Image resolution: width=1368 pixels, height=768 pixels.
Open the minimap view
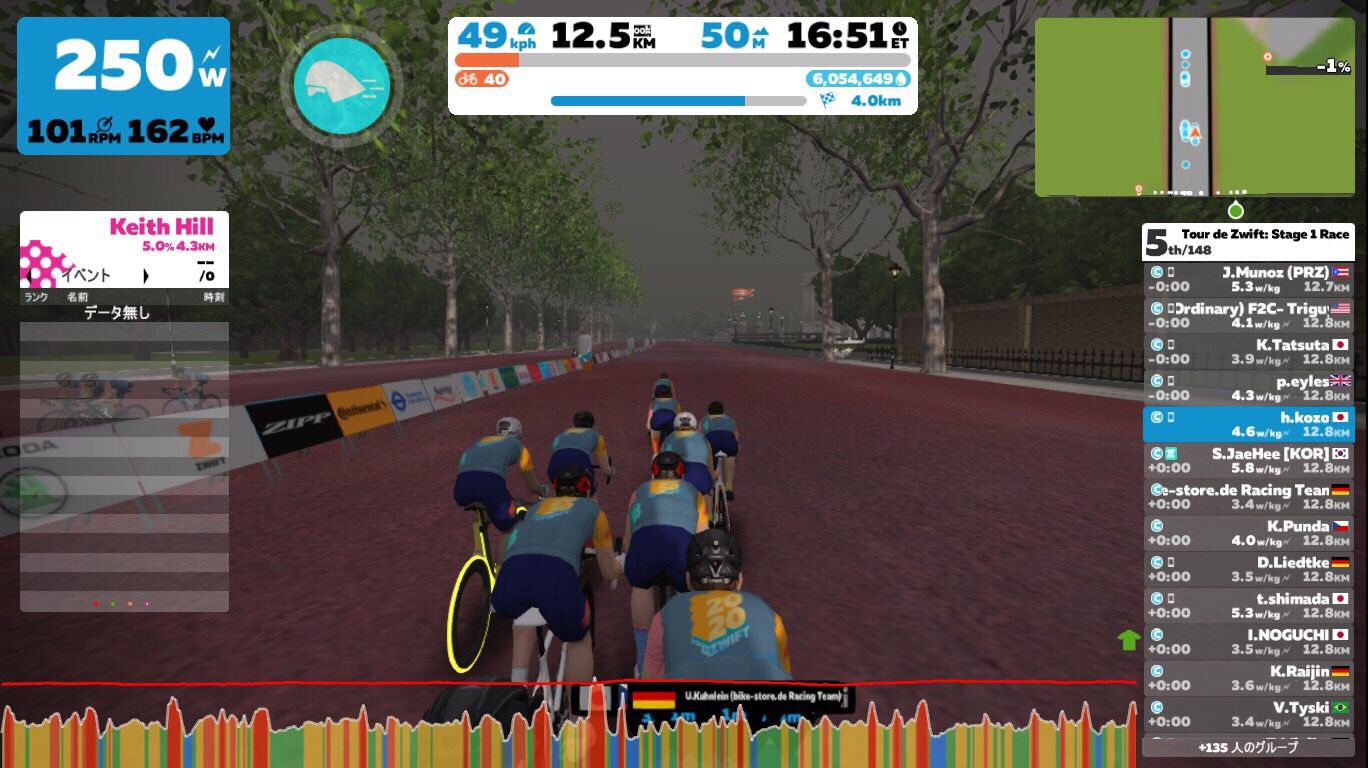coord(1194,107)
